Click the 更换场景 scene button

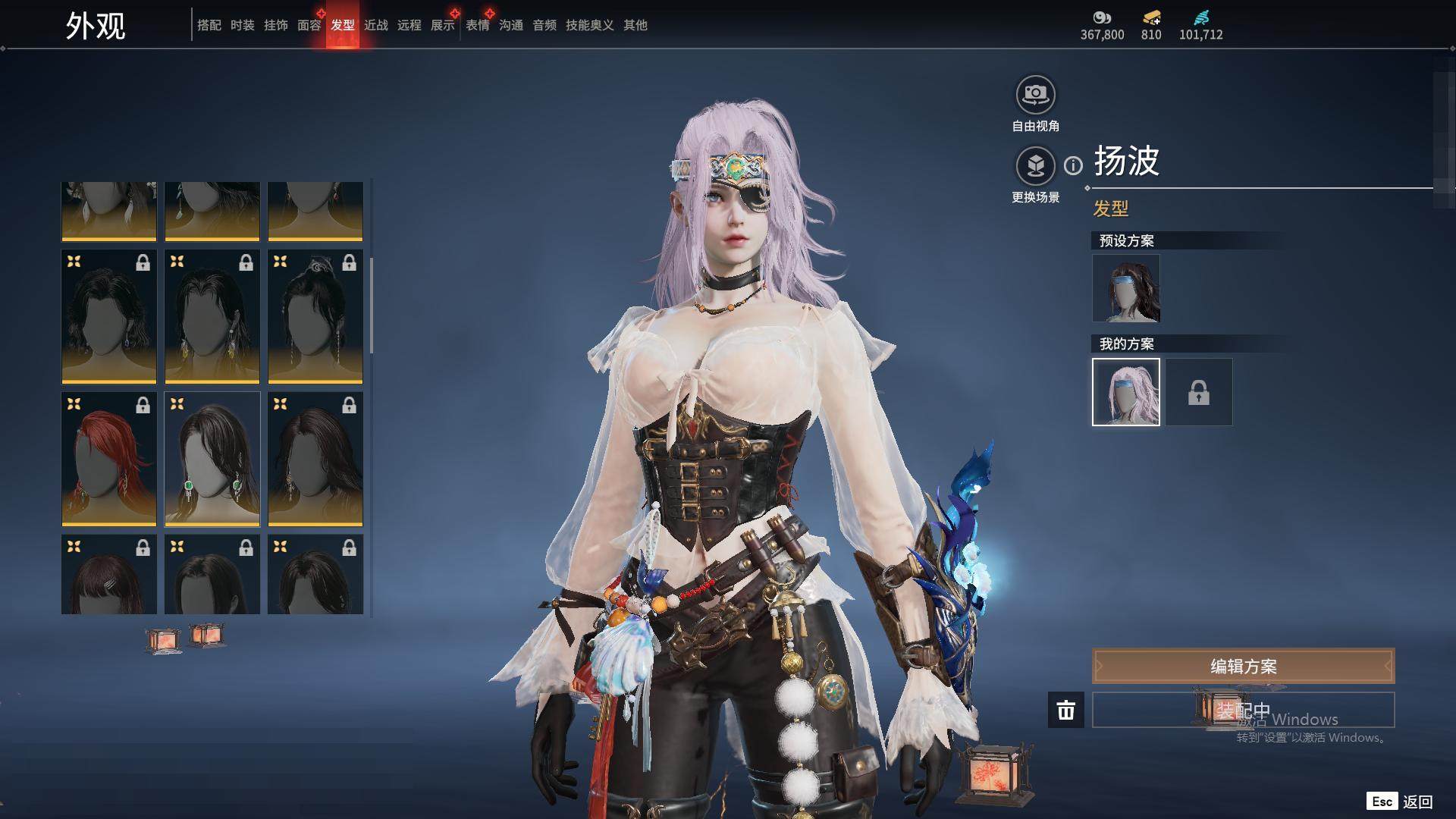[1035, 166]
